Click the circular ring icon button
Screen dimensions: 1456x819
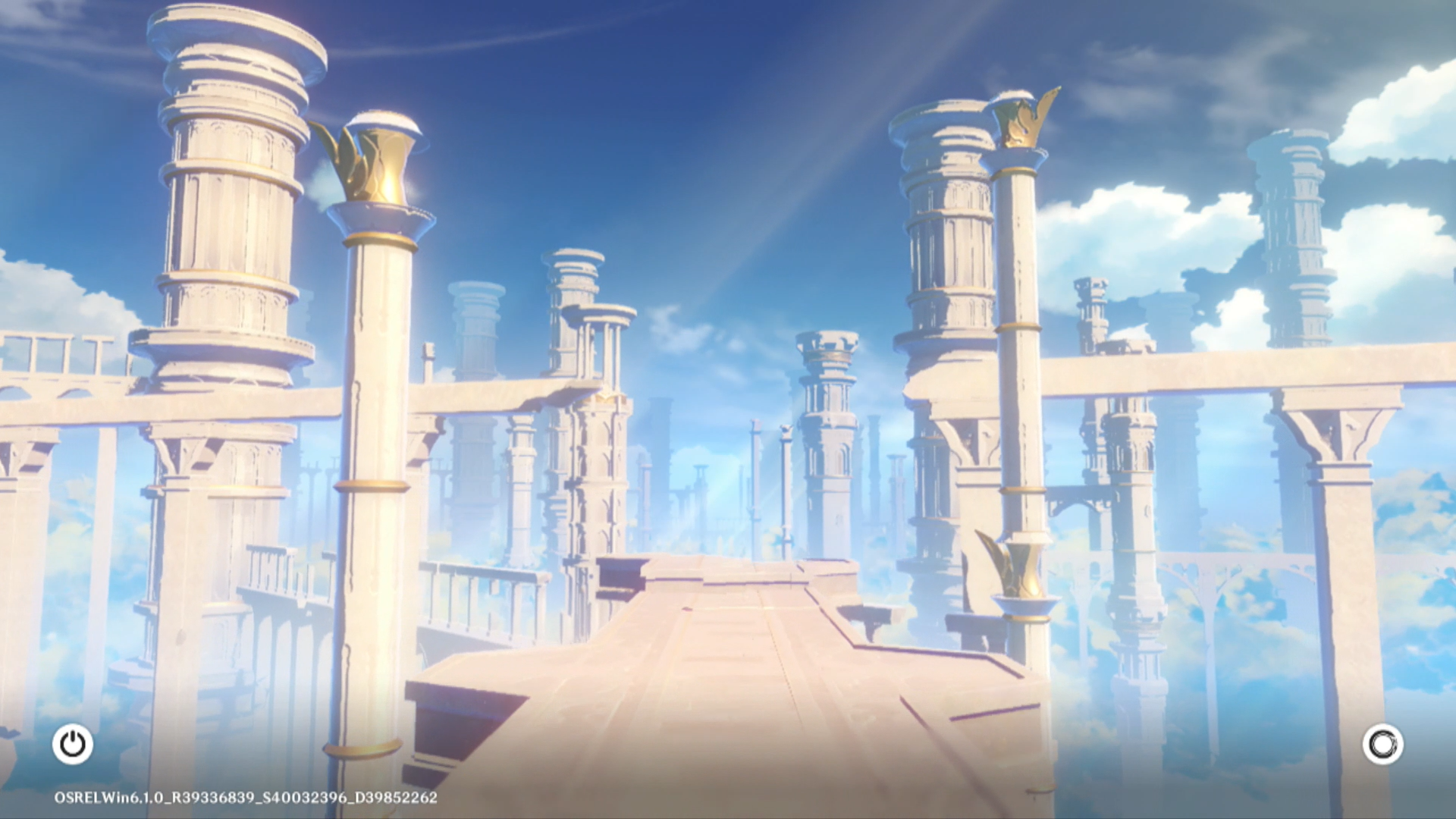coord(1382,744)
